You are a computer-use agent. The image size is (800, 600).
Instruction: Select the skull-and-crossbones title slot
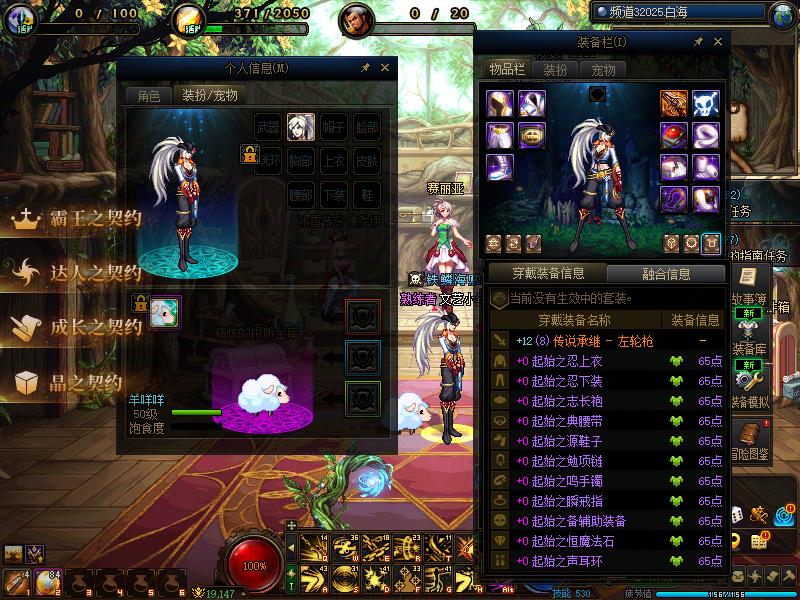tap(706, 104)
